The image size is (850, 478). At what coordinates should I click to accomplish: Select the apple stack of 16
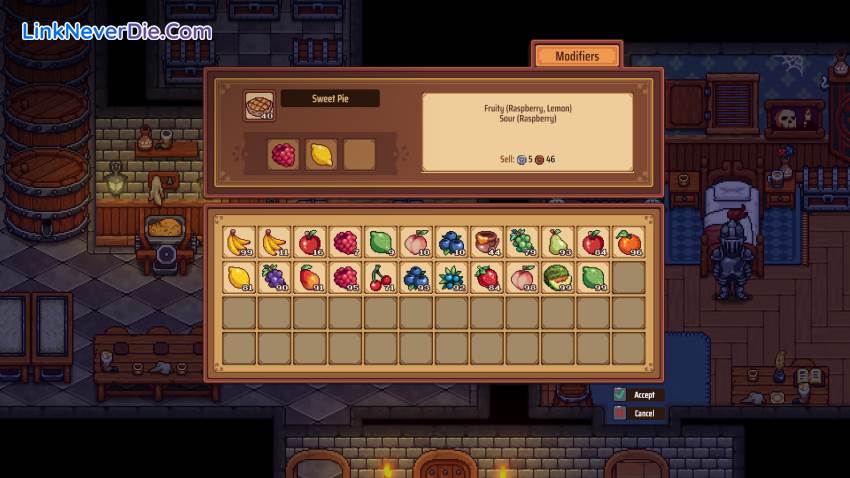click(x=309, y=243)
